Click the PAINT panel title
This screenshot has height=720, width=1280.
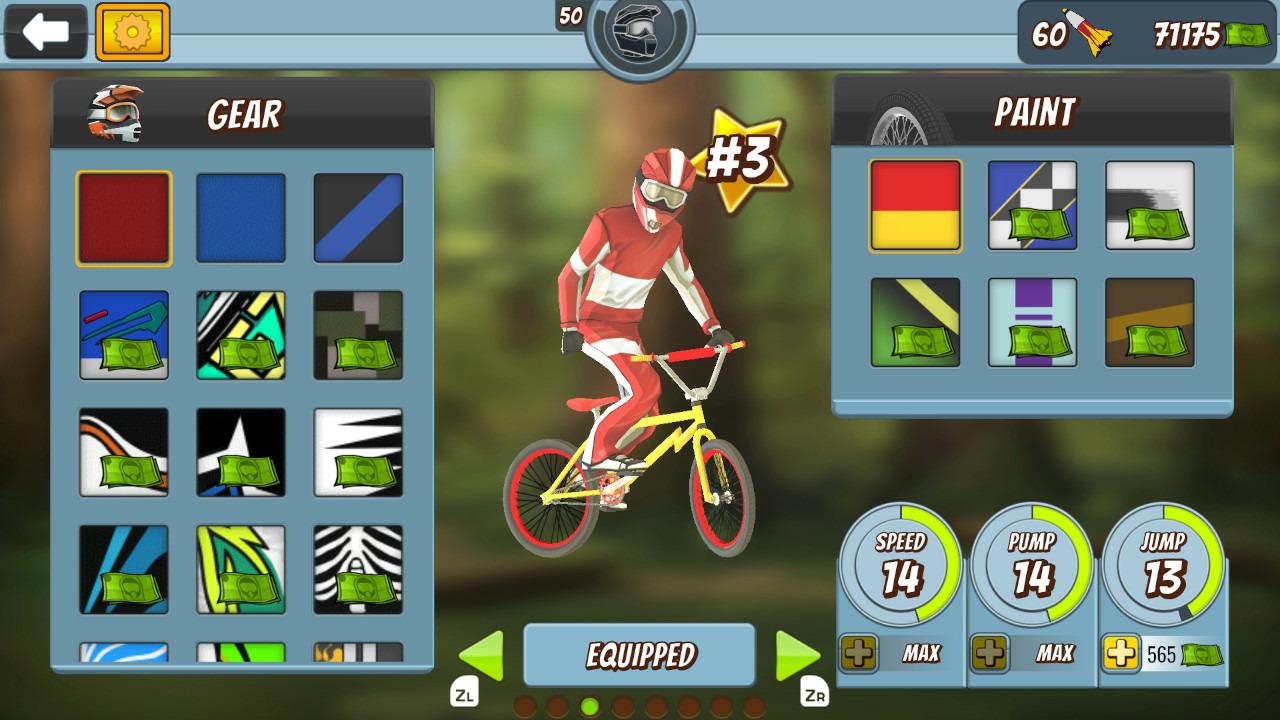point(1035,113)
